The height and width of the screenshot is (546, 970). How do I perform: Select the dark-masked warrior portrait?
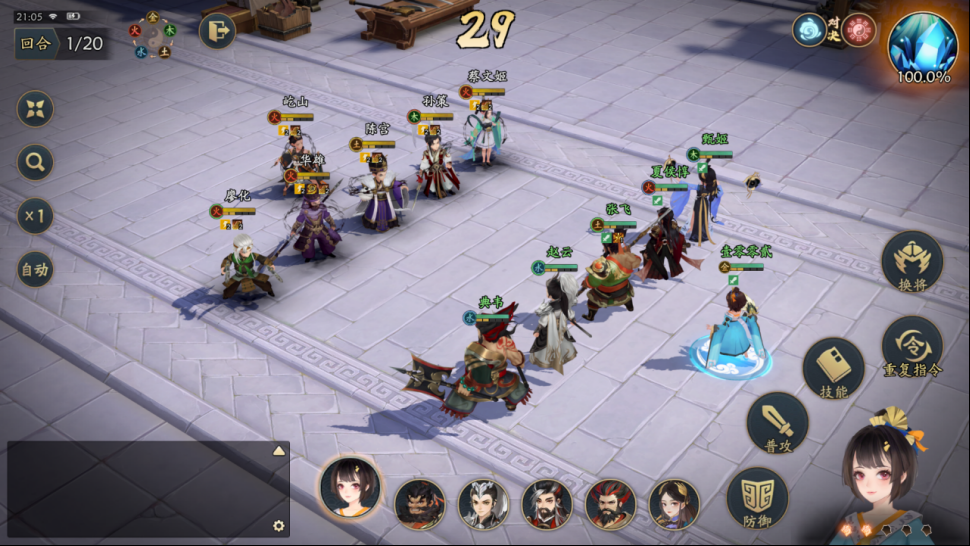(420, 504)
